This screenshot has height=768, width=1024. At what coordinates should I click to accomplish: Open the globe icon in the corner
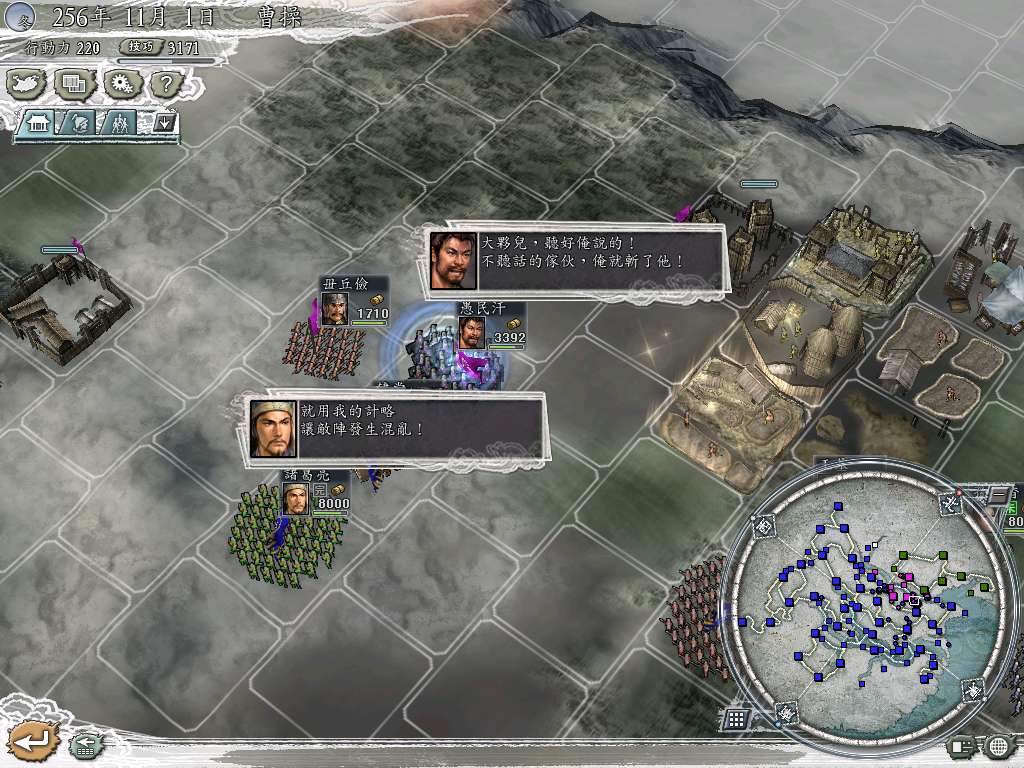tap(997, 746)
